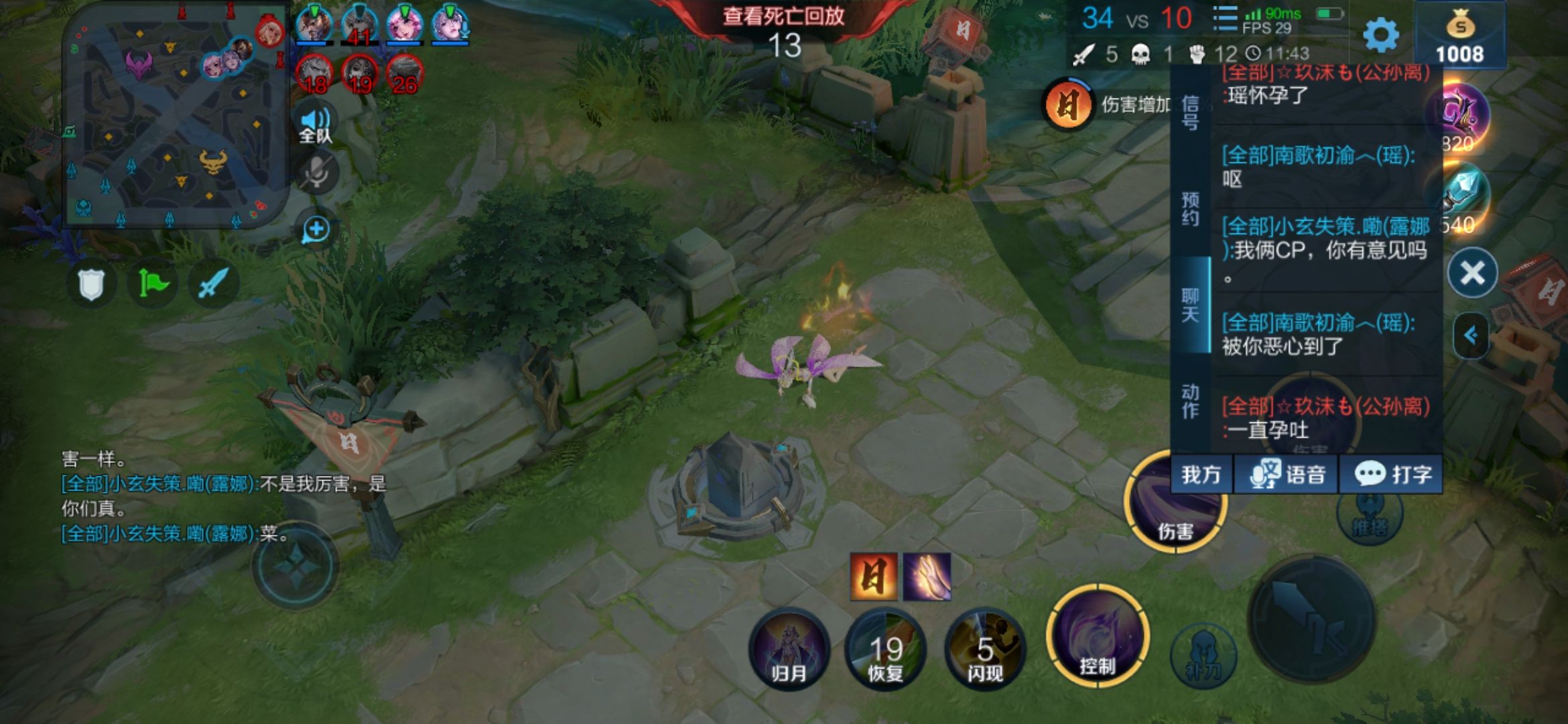
Task: Open the settings gear
Action: (1381, 34)
